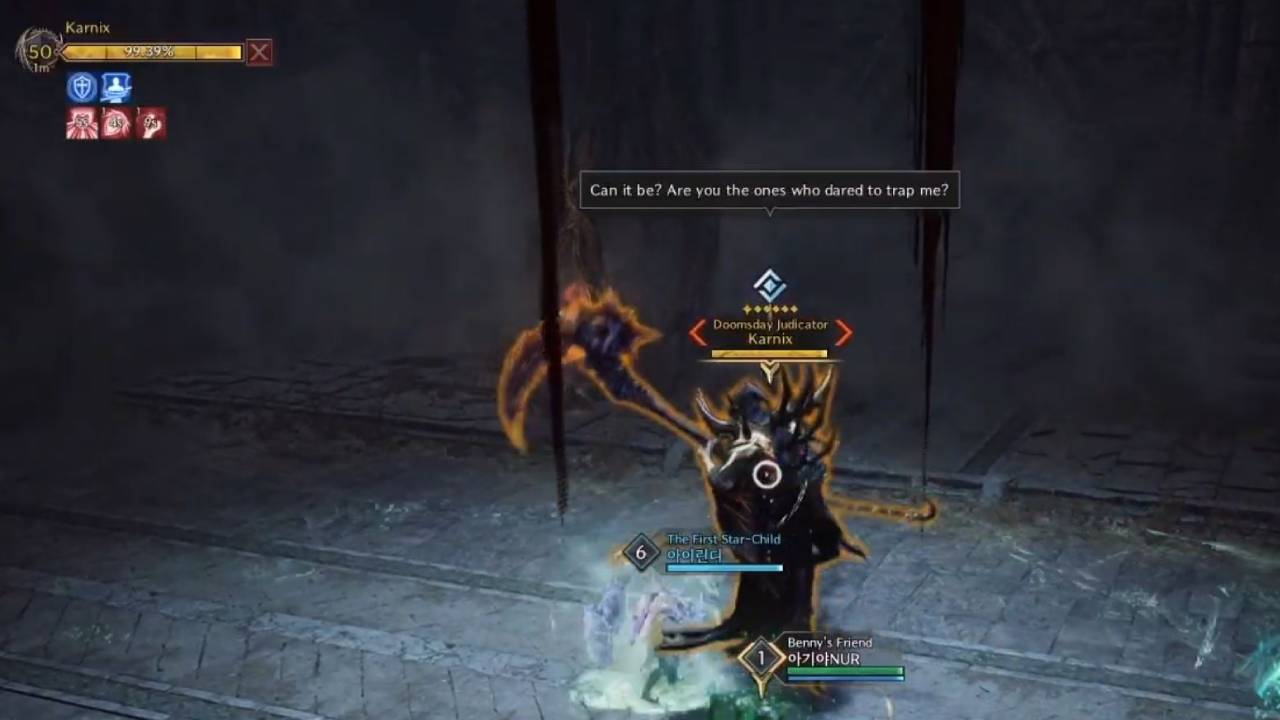Select the blue shield buff icon under Karnix's health bar

pyautogui.click(x=80, y=87)
